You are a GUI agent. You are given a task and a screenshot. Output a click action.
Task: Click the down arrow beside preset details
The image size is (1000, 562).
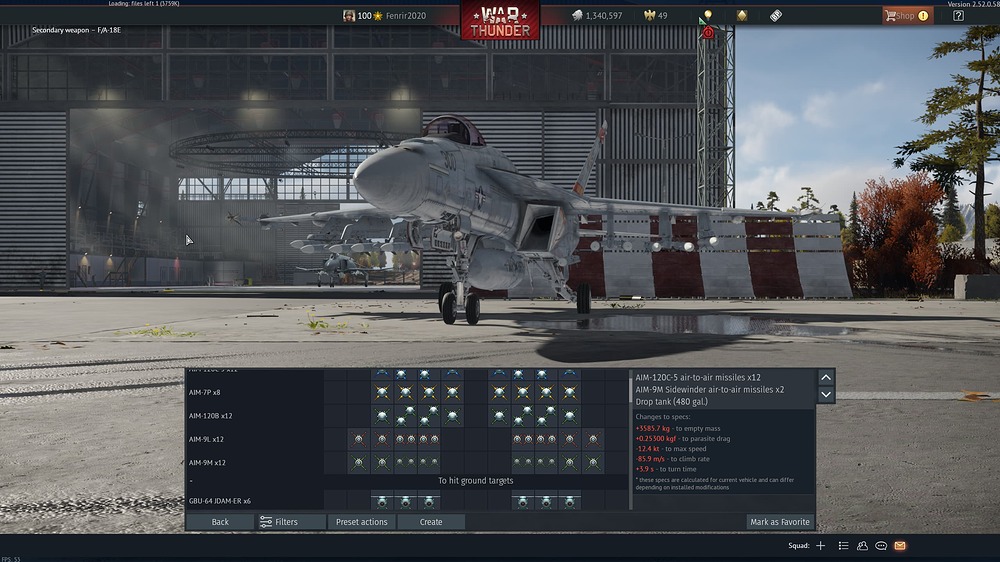826,395
